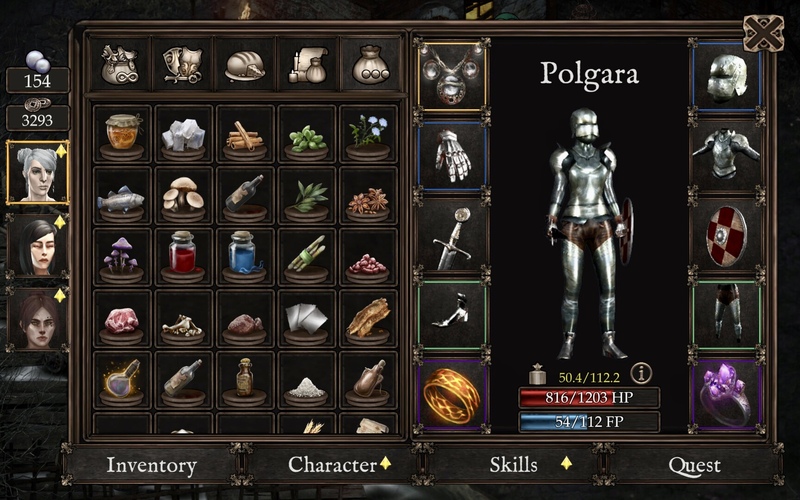The image size is (800, 500).
Task: Select the white-haired party member portrait
Action: click(x=37, y=172)
